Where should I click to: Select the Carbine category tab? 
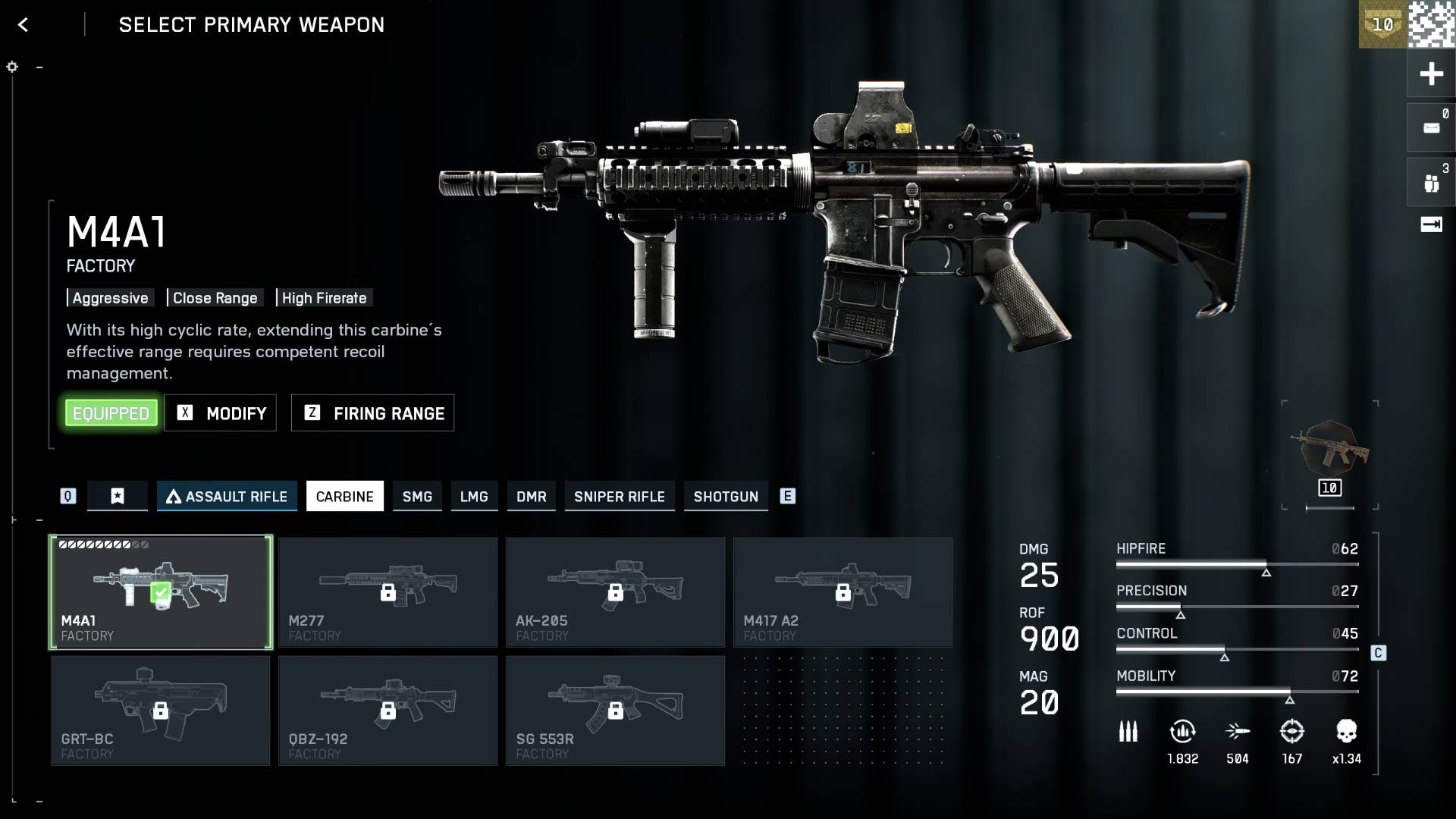coord(345,497)
